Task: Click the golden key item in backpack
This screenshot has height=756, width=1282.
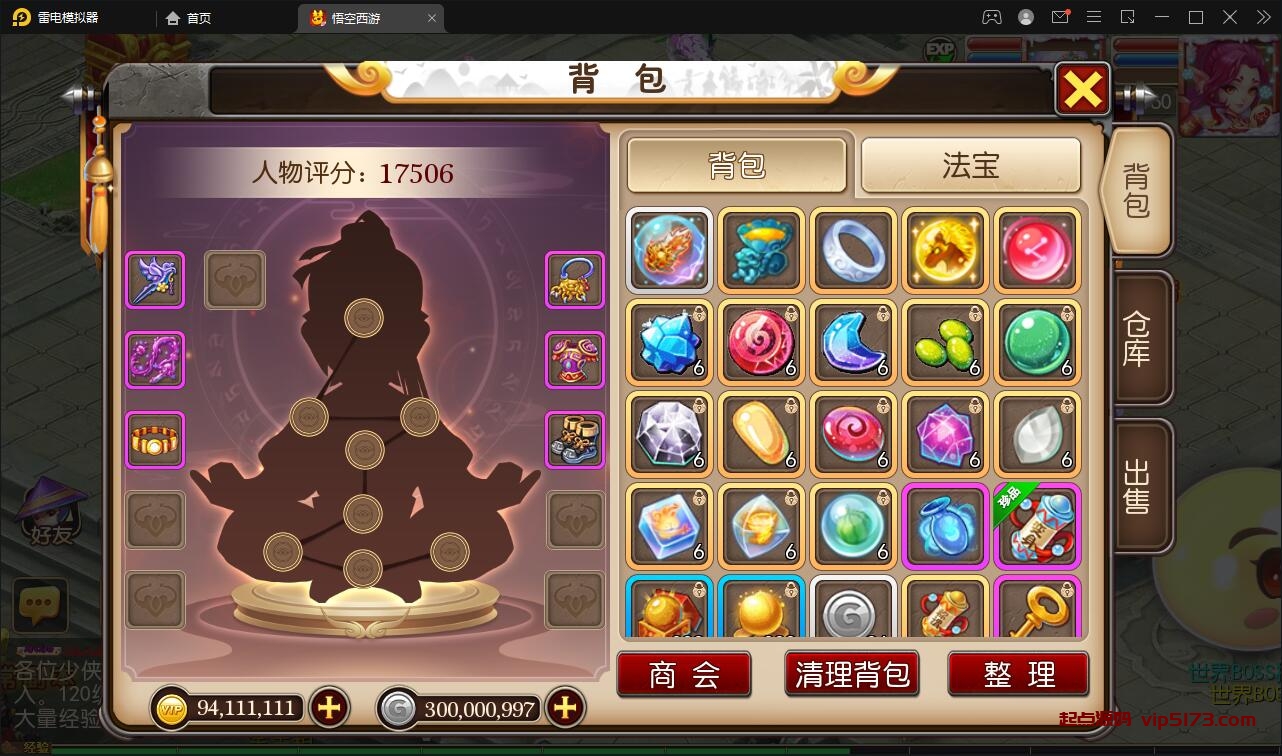Action: [x=1037, y=610]
